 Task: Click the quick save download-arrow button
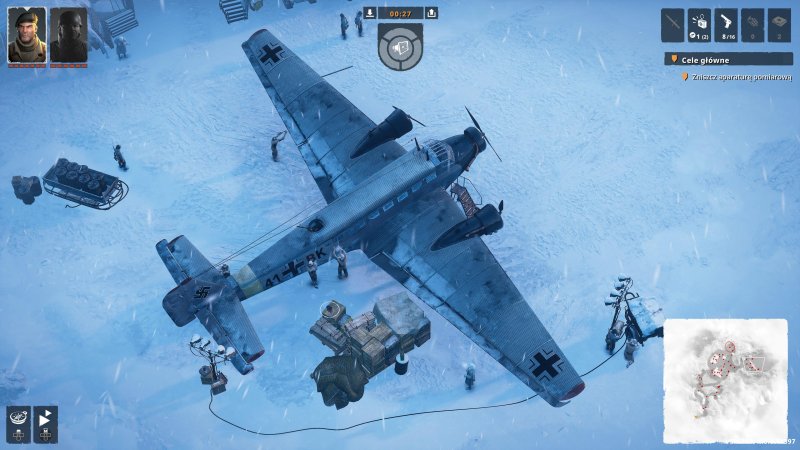tap(370, 13)
